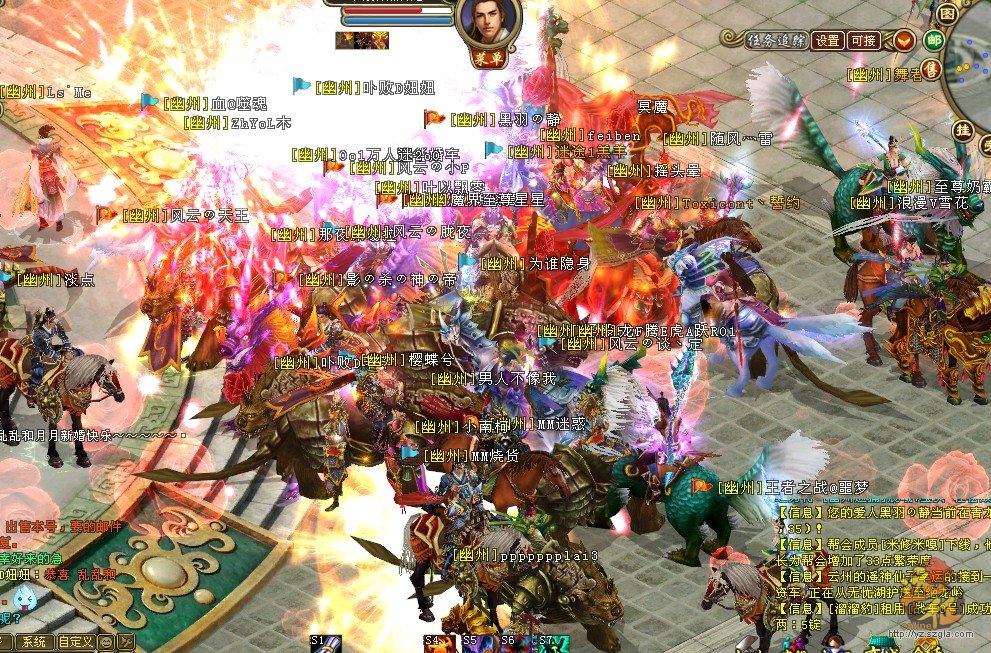The width and height of the screenshot is (991, 653).
Task: Collapse the quest tracker with the orange arrow
Action: 904,41
